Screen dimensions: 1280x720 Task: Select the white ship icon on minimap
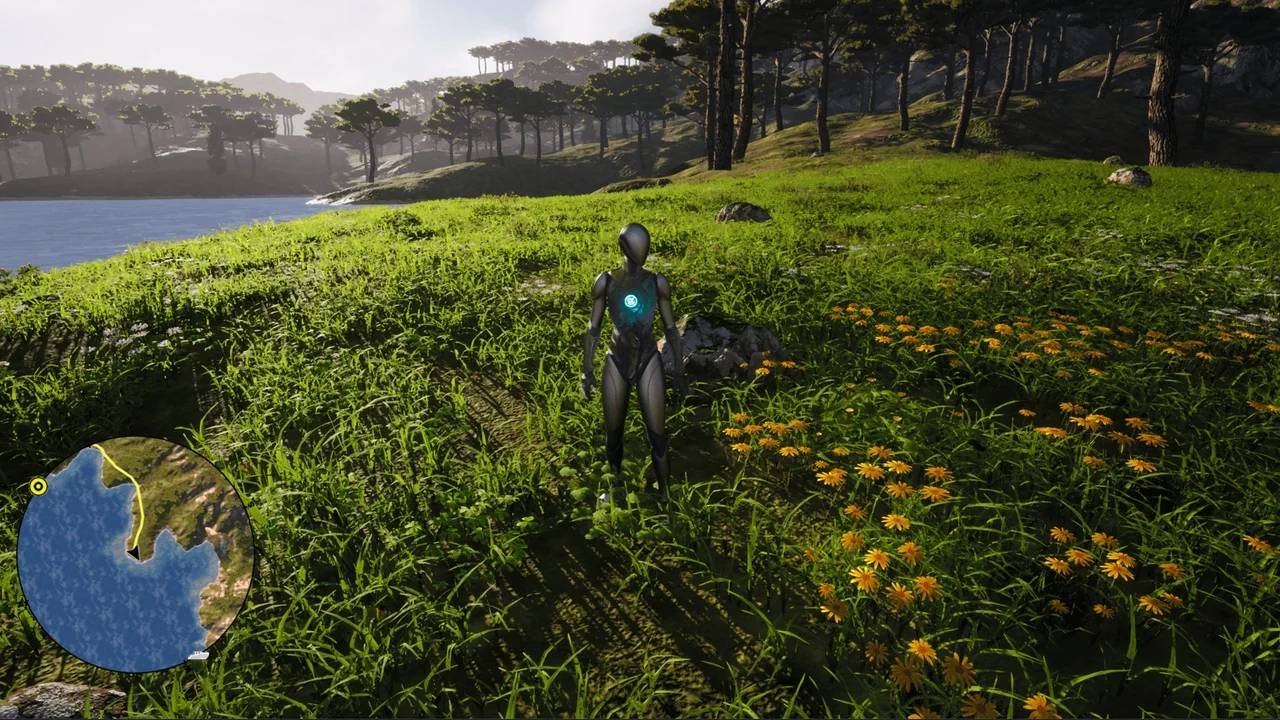198,656
